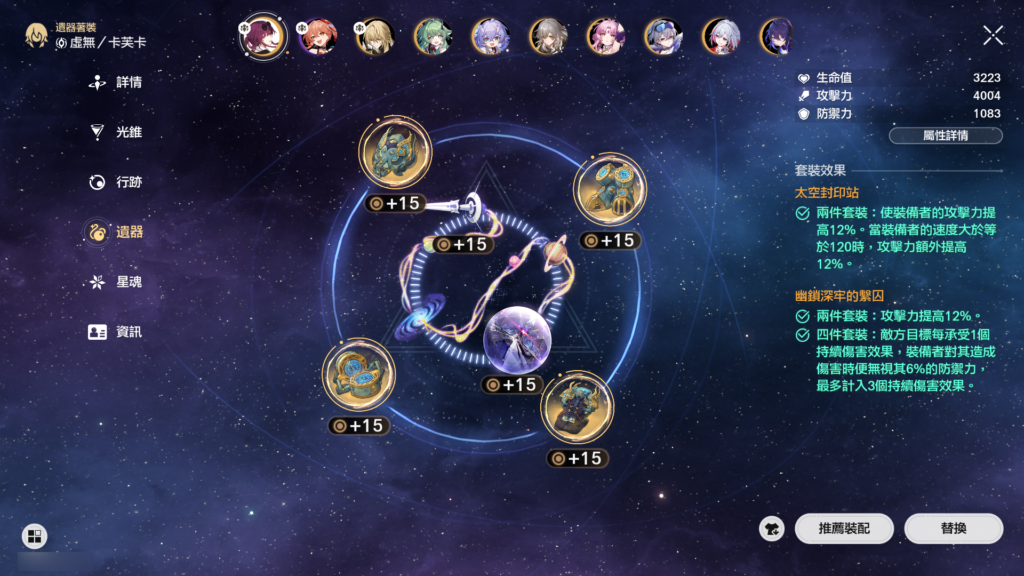Select the body relic slot with armor
The image size is (1024, 576).
click(x=358, y=375)
